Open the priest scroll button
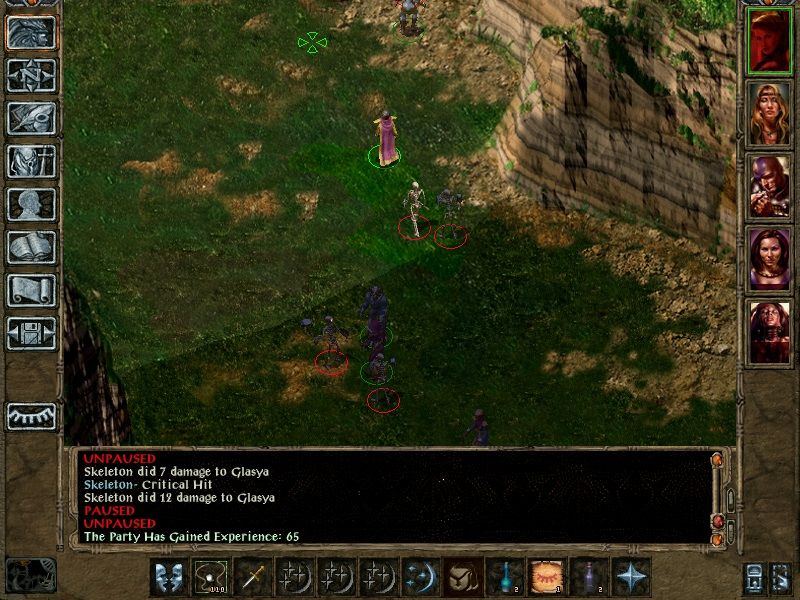The image size is (800, 600). point(32,290)
